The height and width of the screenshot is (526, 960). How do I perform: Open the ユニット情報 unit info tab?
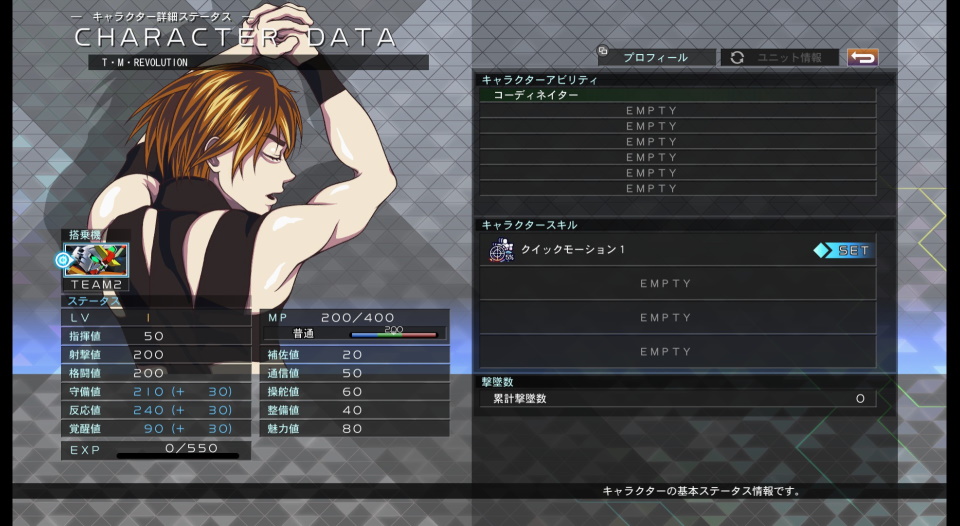(x=780, y=58)
